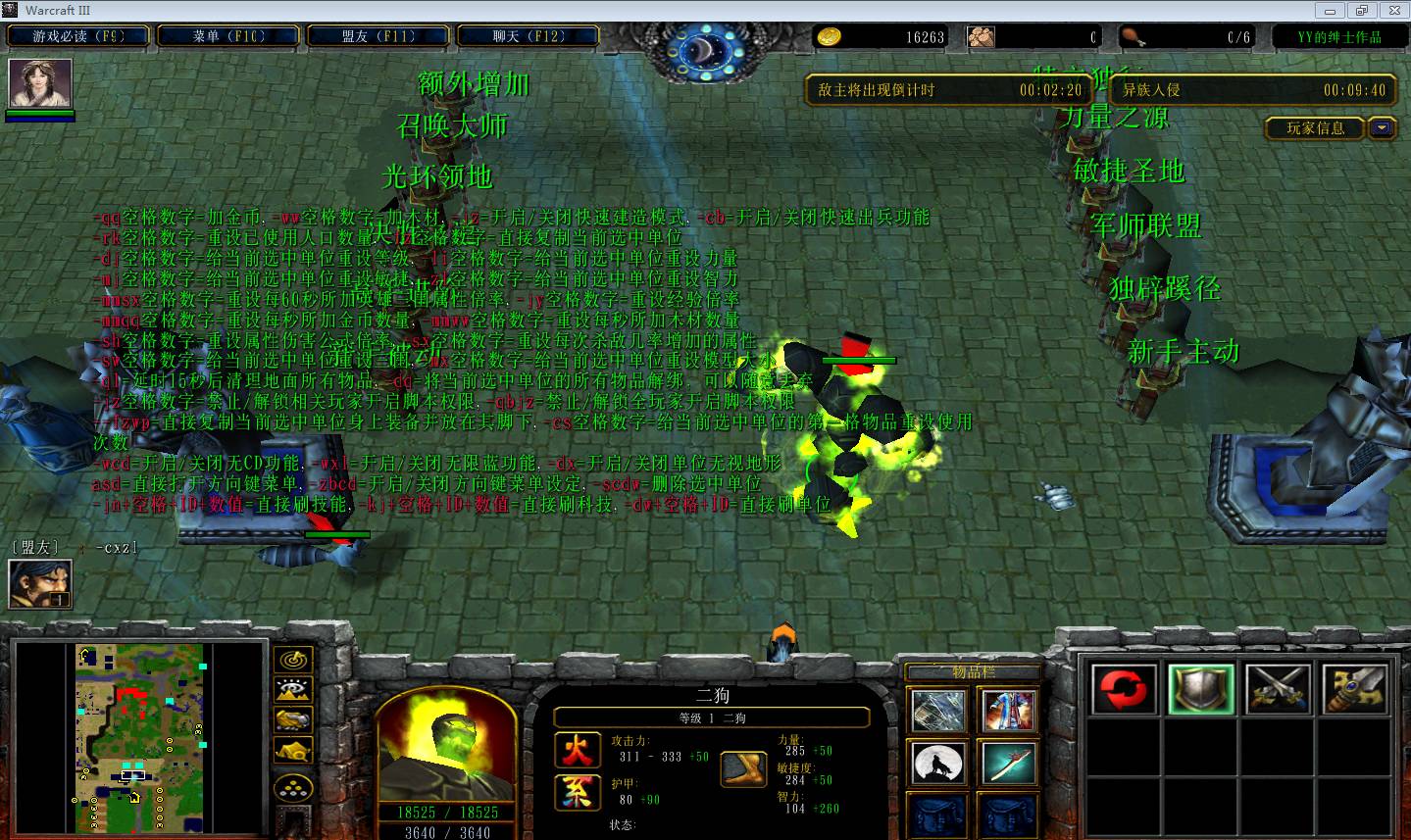Click the highlighted shield command icon
This screenshot has height=840, width=1411.
pos(1200,689)
